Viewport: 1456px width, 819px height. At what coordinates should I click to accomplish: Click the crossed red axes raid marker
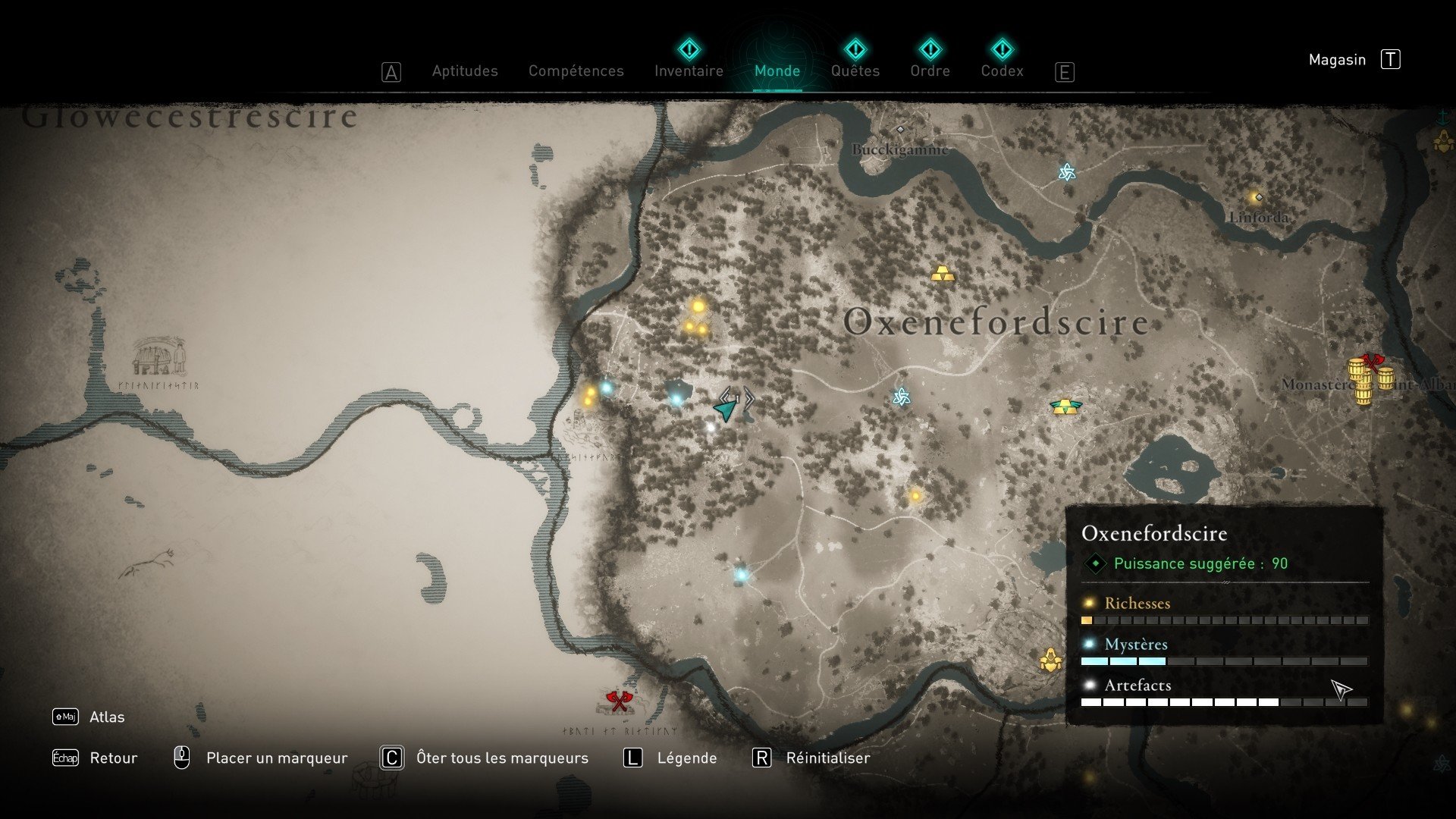[619, 701]
